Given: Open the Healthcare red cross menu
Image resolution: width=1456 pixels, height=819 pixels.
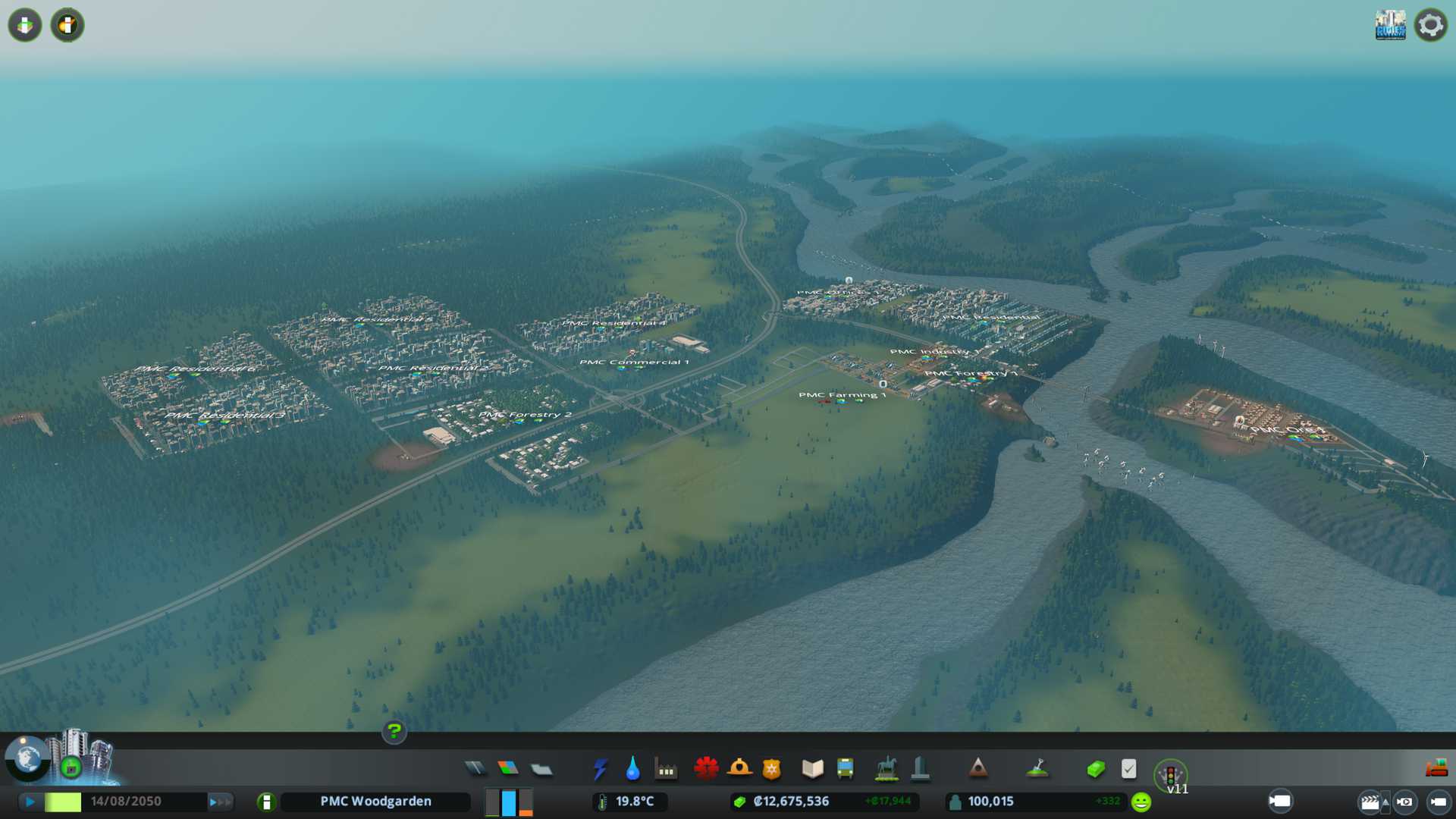Looking at the screenshot, I should 706,769.
